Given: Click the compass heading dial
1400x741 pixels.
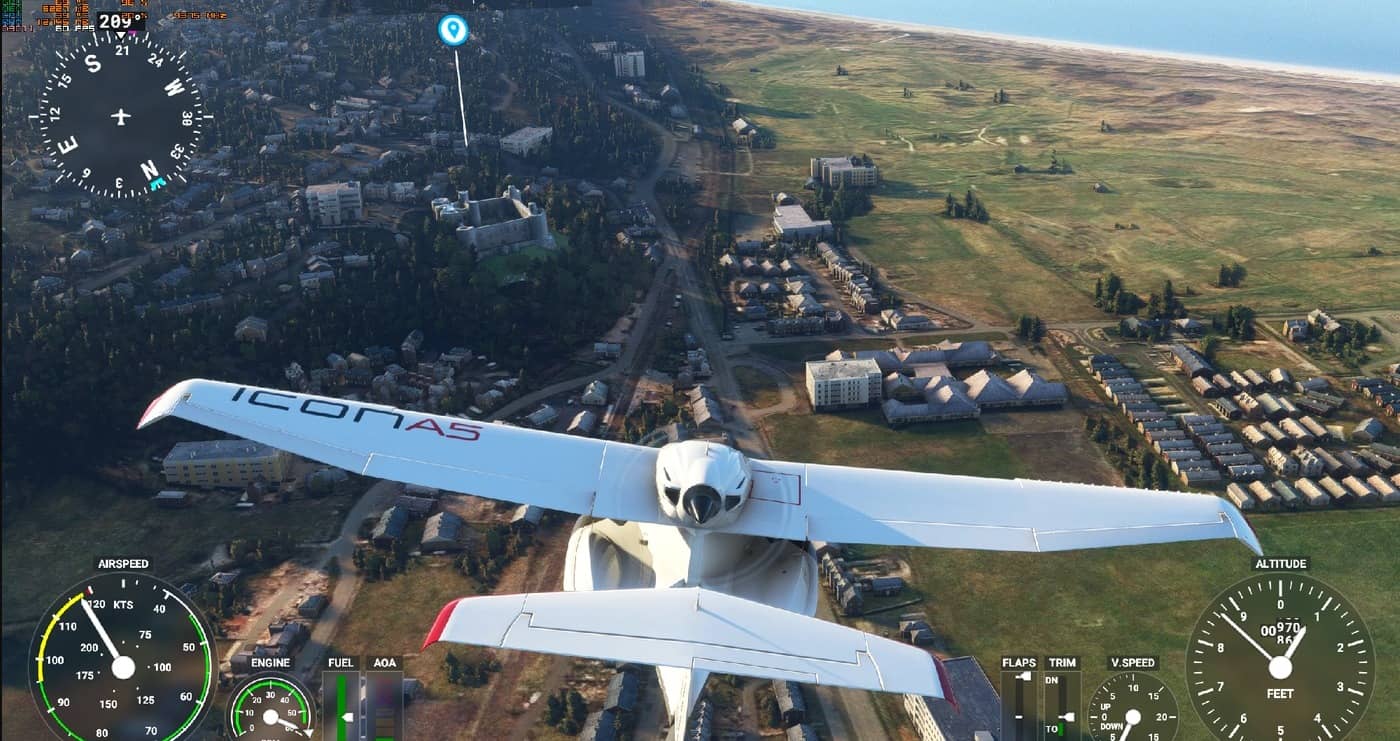Looking at the screenshot, I should (121, 117).
